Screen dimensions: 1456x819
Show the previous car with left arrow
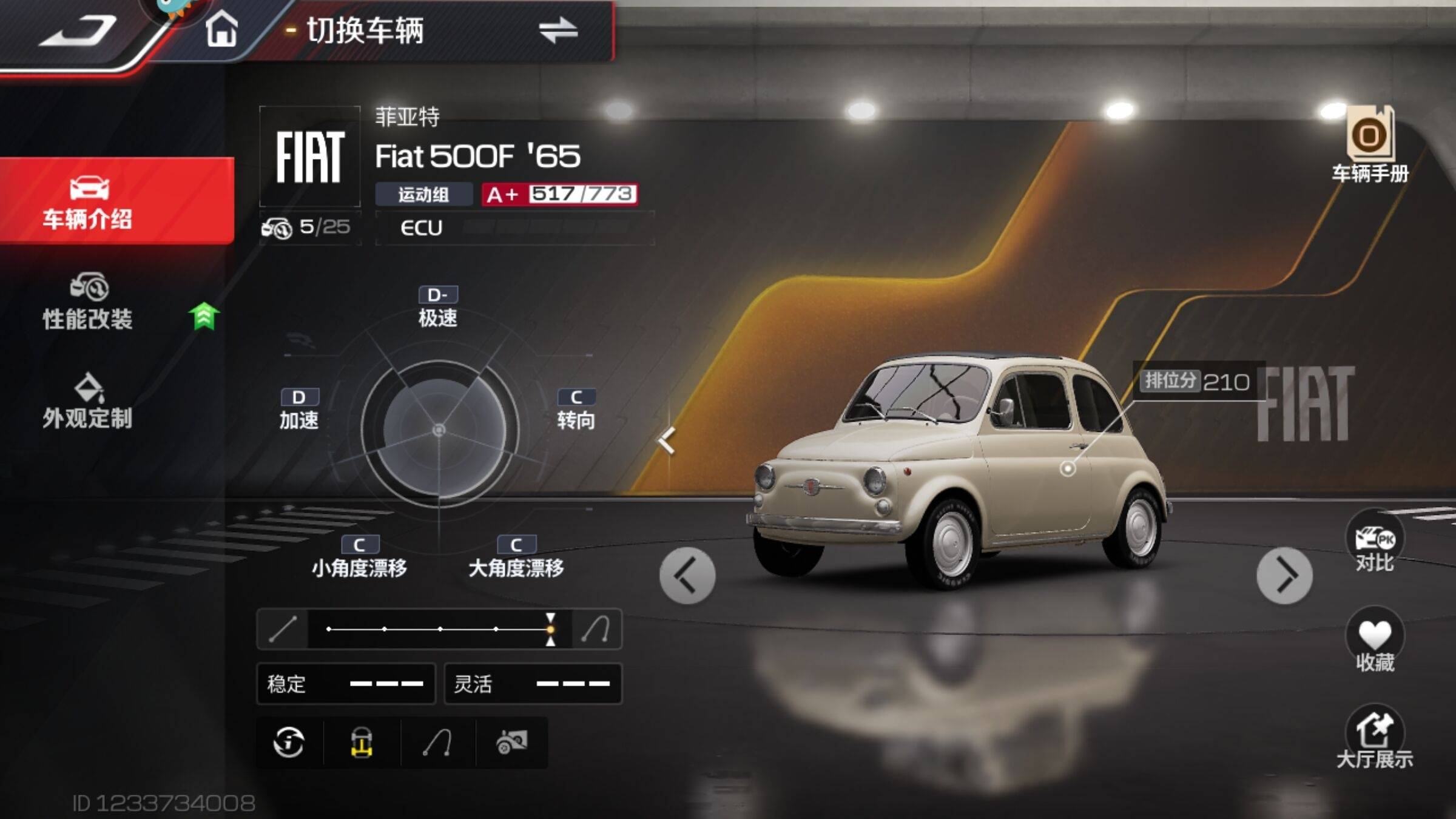point(687,575)
